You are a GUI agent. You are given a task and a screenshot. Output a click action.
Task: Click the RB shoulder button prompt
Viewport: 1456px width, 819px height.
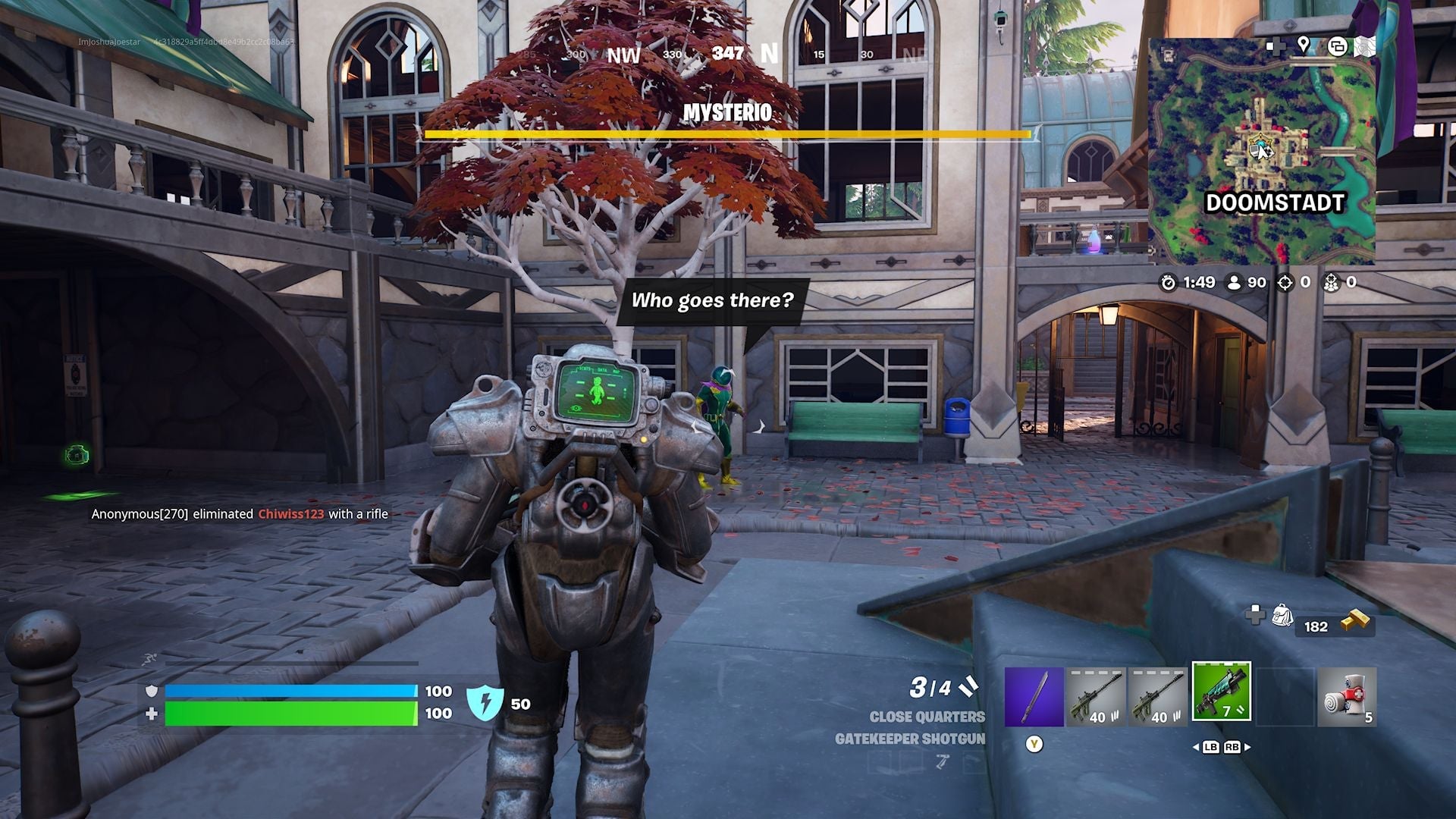point(1232,747)
